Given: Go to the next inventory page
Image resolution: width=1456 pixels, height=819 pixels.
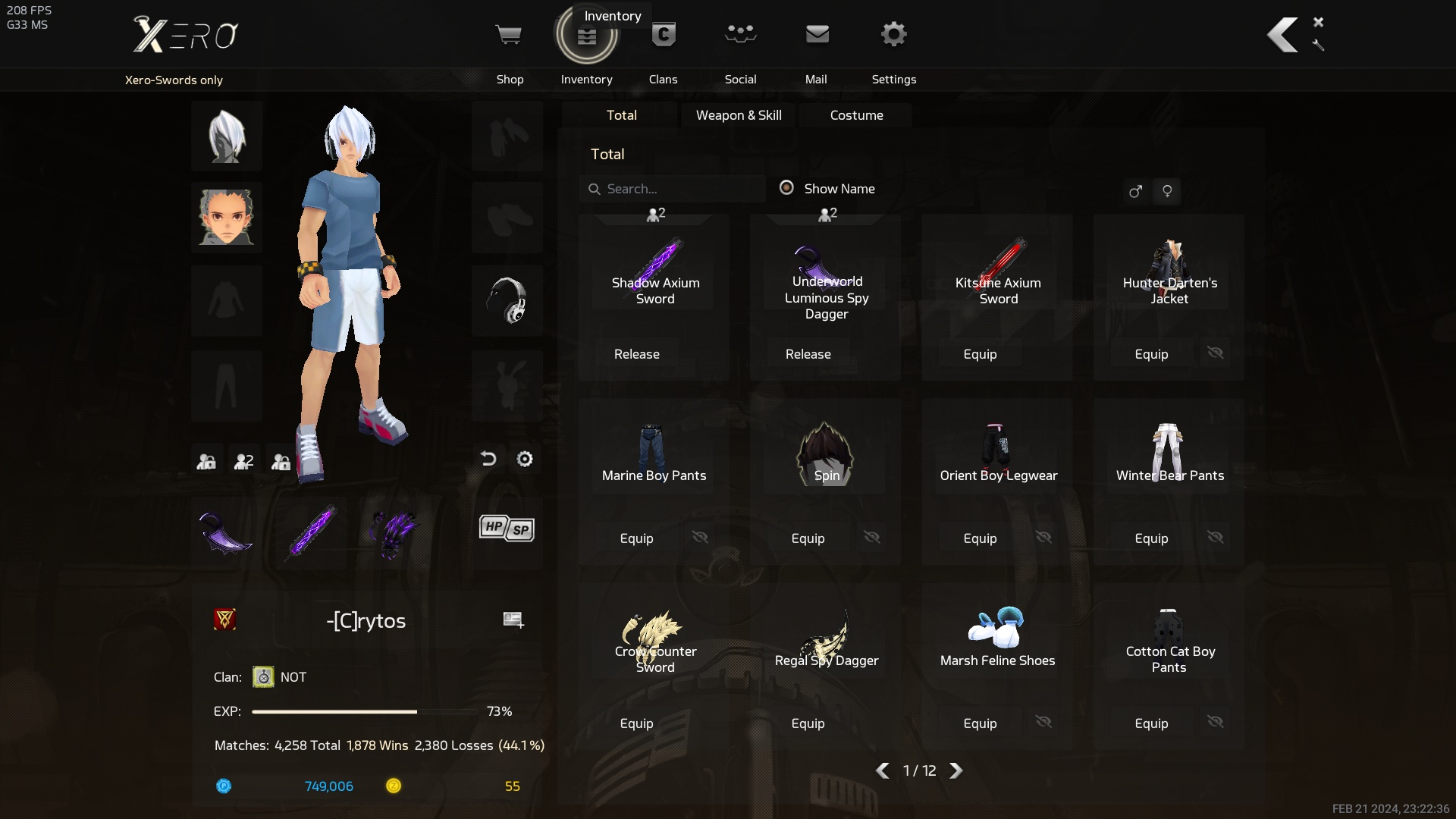Looking at the screenshot, I should (x=956, y=770).
